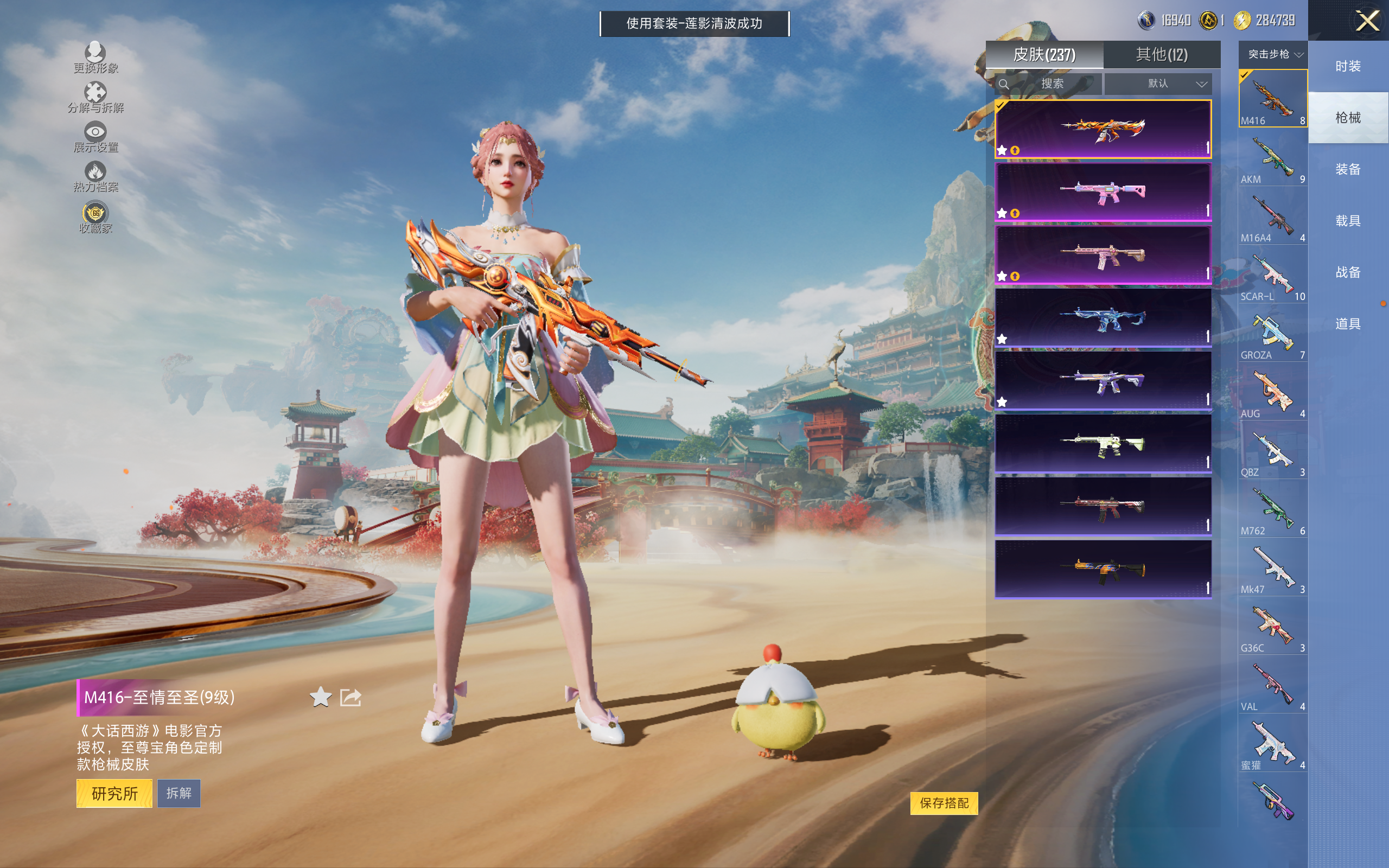1389x868 pixels.
Task: Choose the AKM weapon entry
Action: [x=1272, y=158]
